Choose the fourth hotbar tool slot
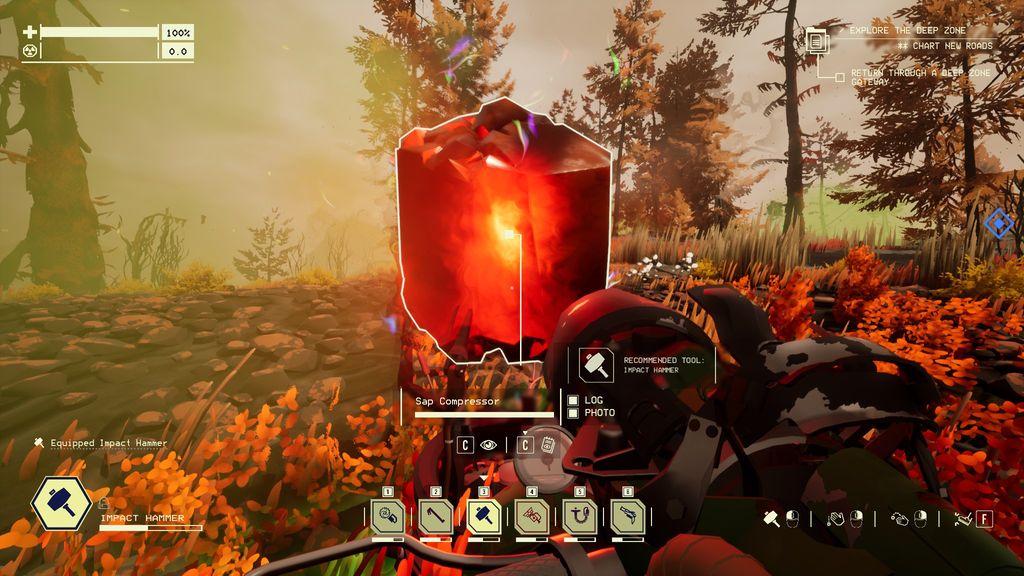The height and width of the screenshot is (576, 1024). [x=531, y=516]
